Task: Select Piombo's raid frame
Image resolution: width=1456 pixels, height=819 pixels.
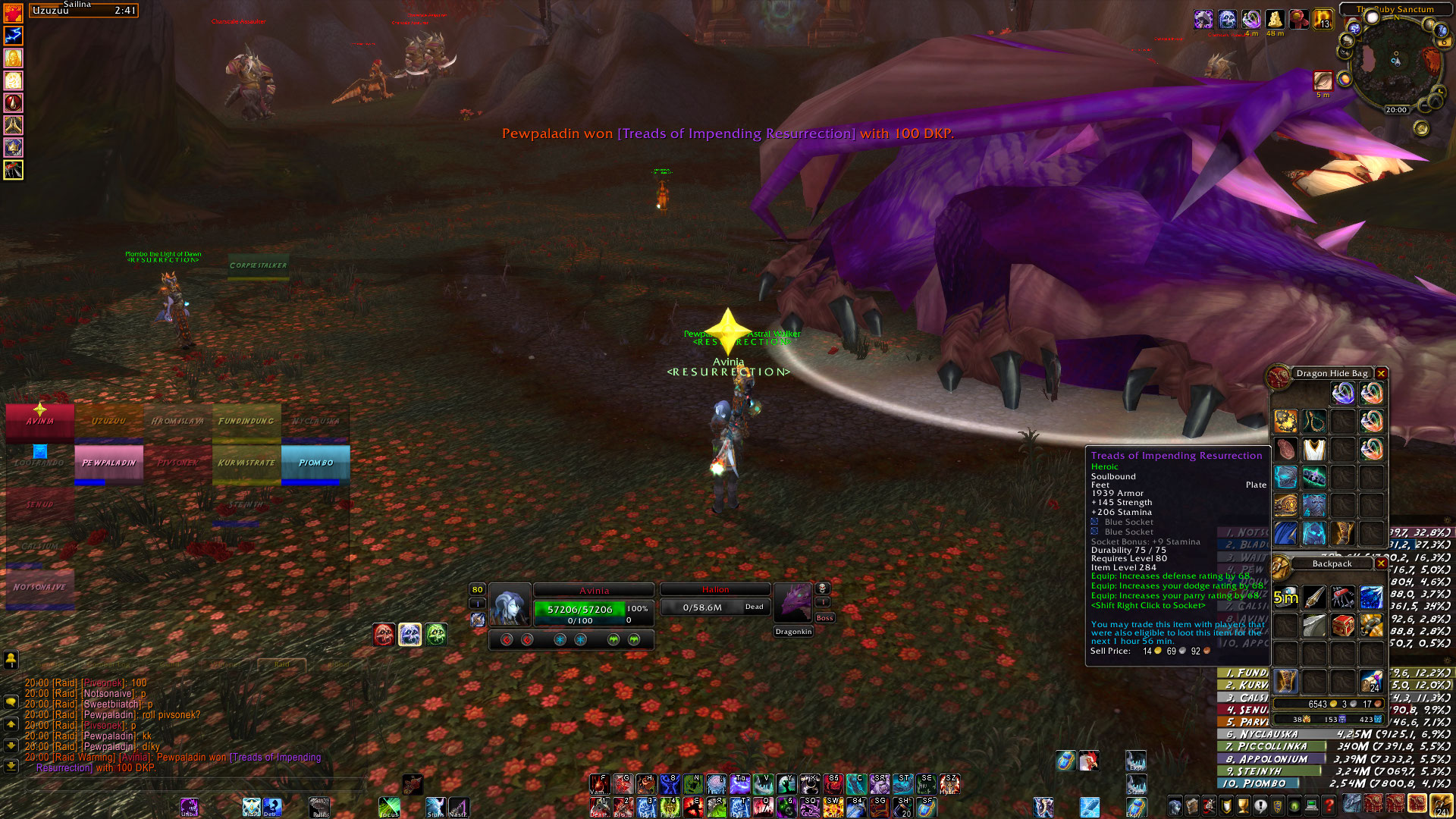Action: pyautogui.click(x=315, y=463)
